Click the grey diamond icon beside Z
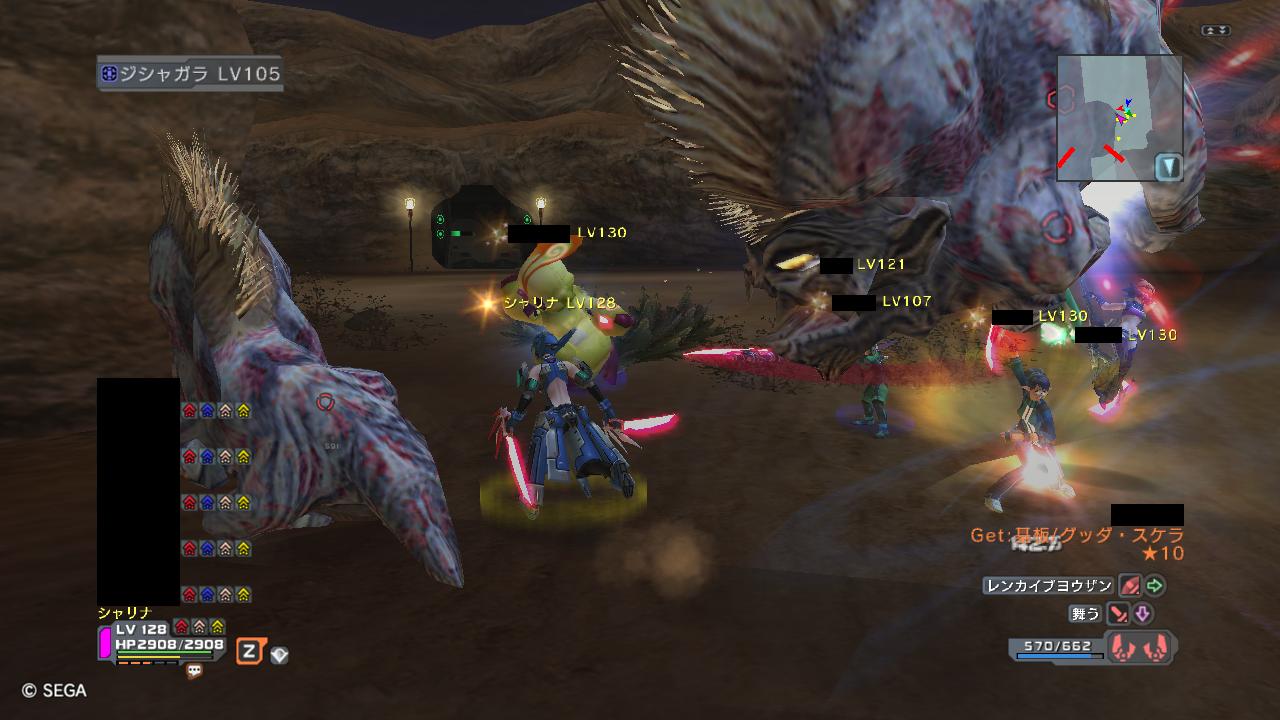 click(x=279, y=655)
